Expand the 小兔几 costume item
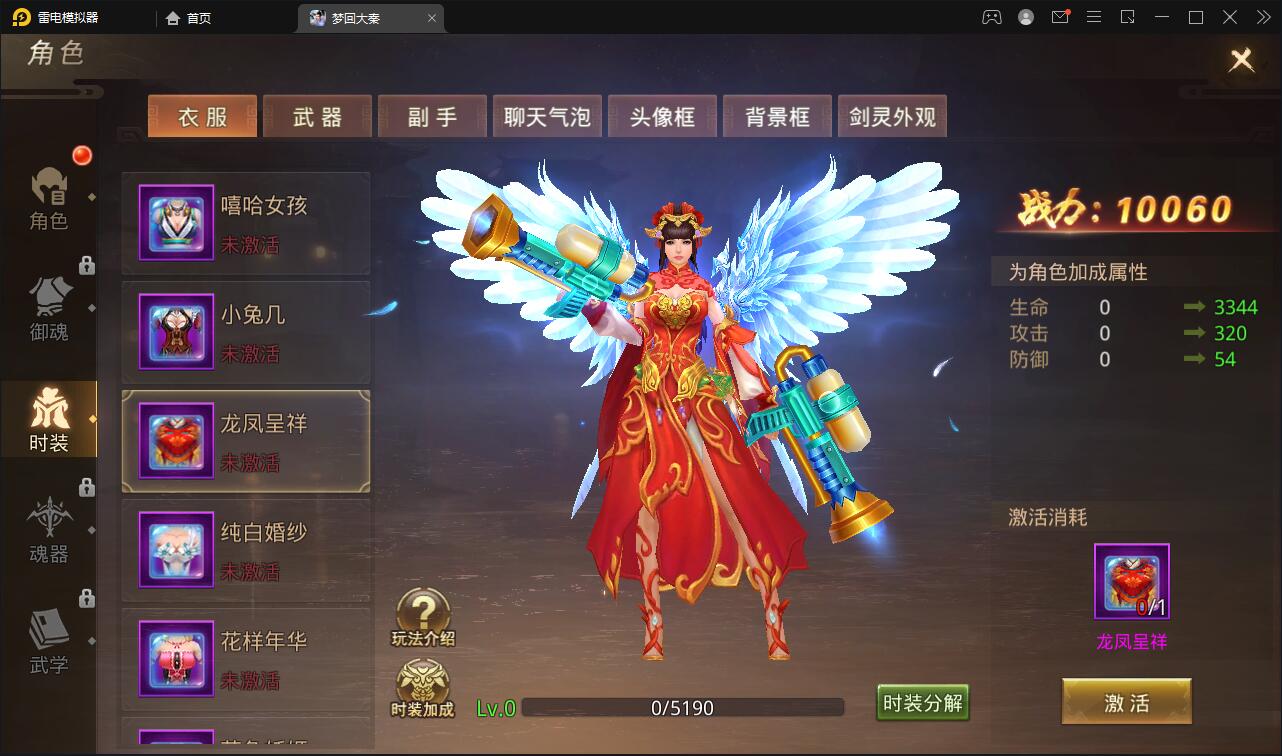This screenshot has width=1282, height=756. (x=246, y=331)
